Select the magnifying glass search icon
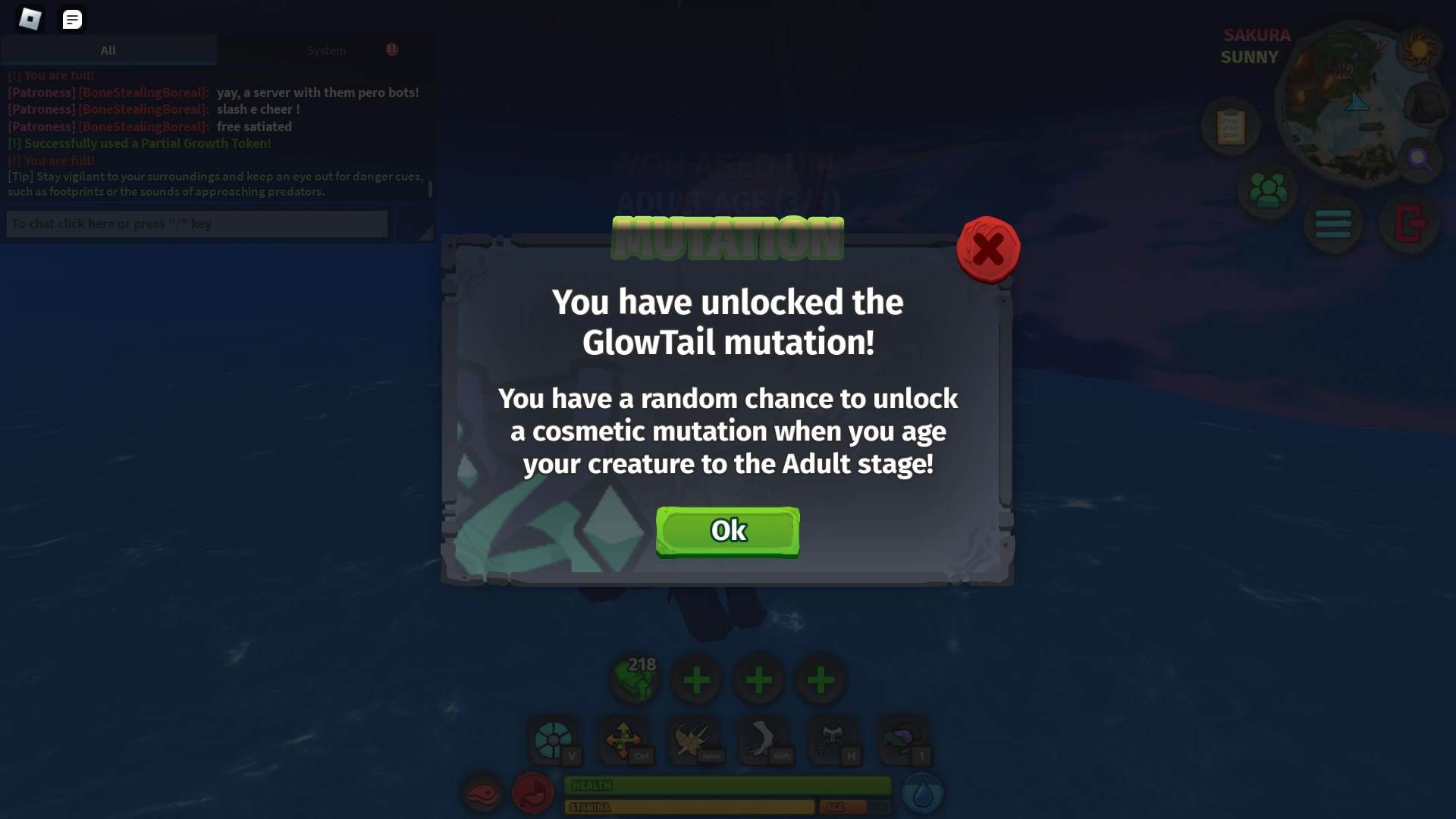 tap(1421, 159)
